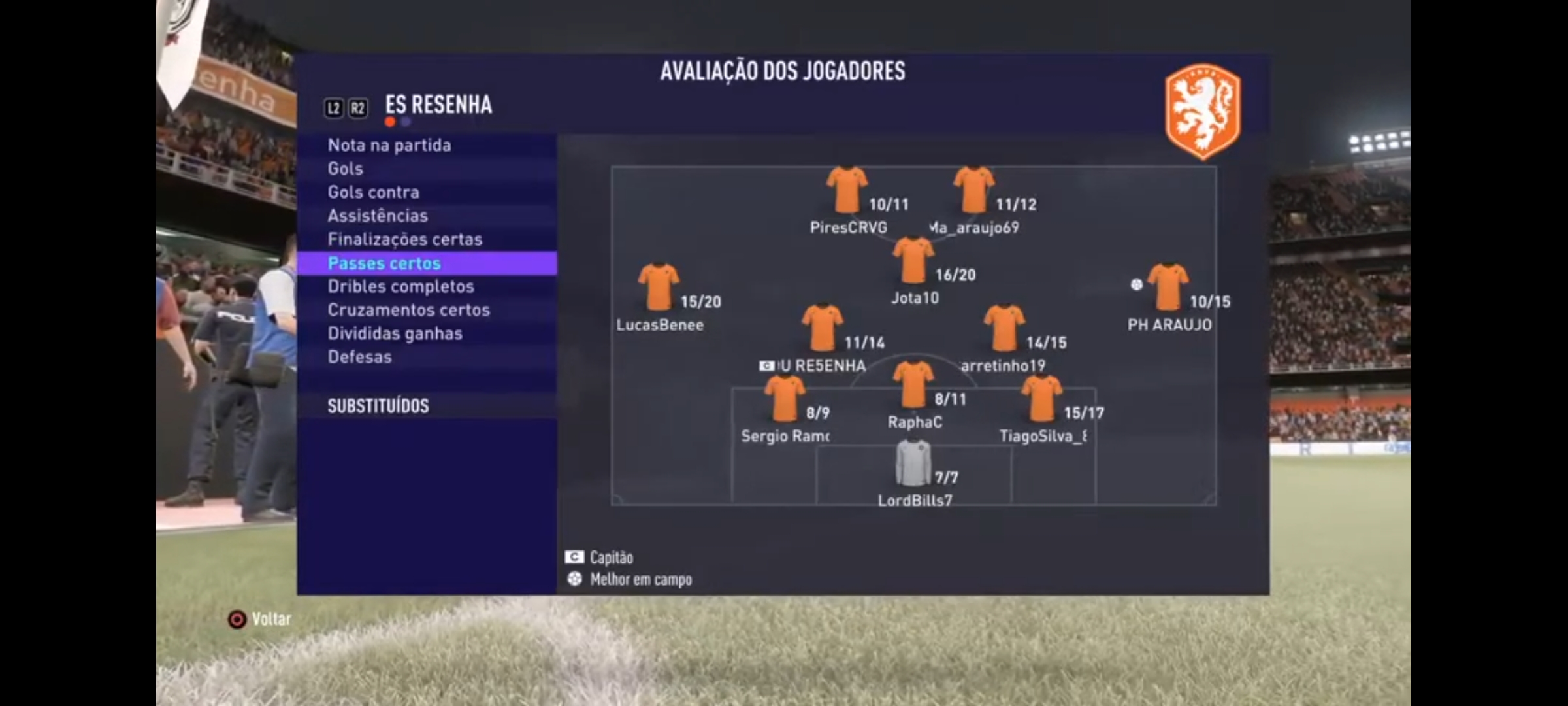Open the Gols contra stat
This screenshot has height=706, width=1568.
(x=374, y=192)
